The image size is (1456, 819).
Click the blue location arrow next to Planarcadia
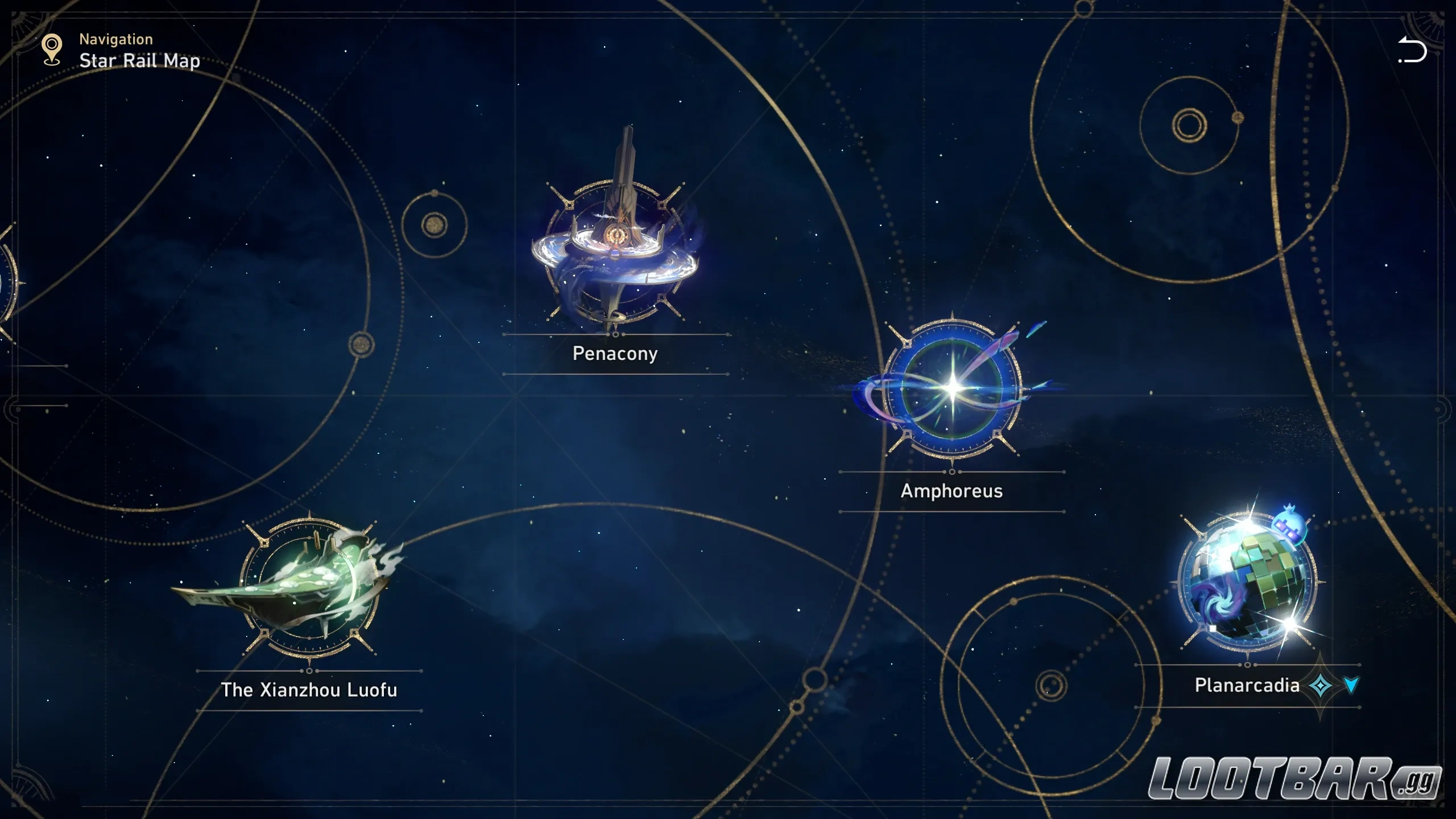(x=1351, y=684)
